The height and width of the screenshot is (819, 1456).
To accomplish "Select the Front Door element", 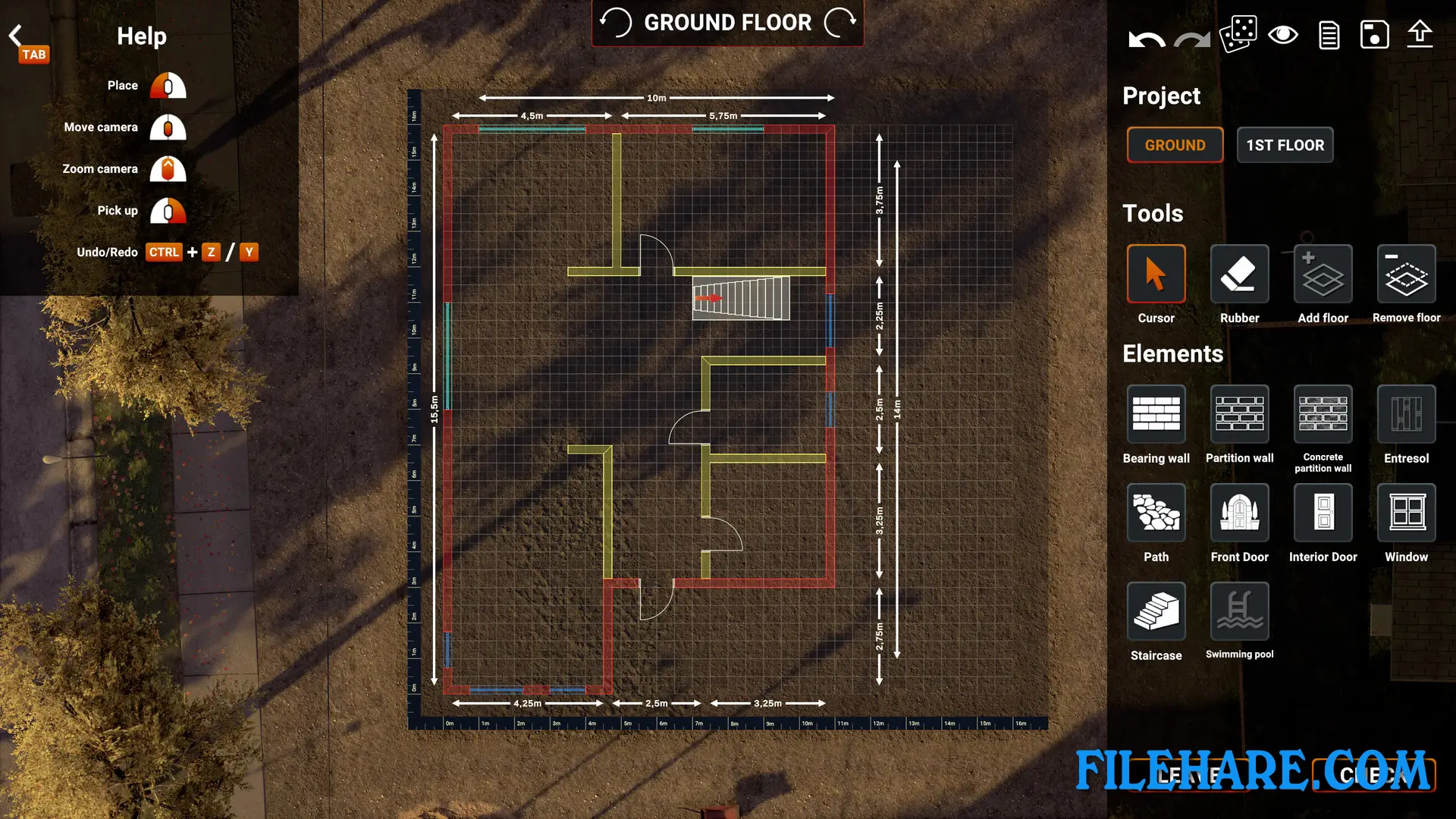I will coord(1239,513).
